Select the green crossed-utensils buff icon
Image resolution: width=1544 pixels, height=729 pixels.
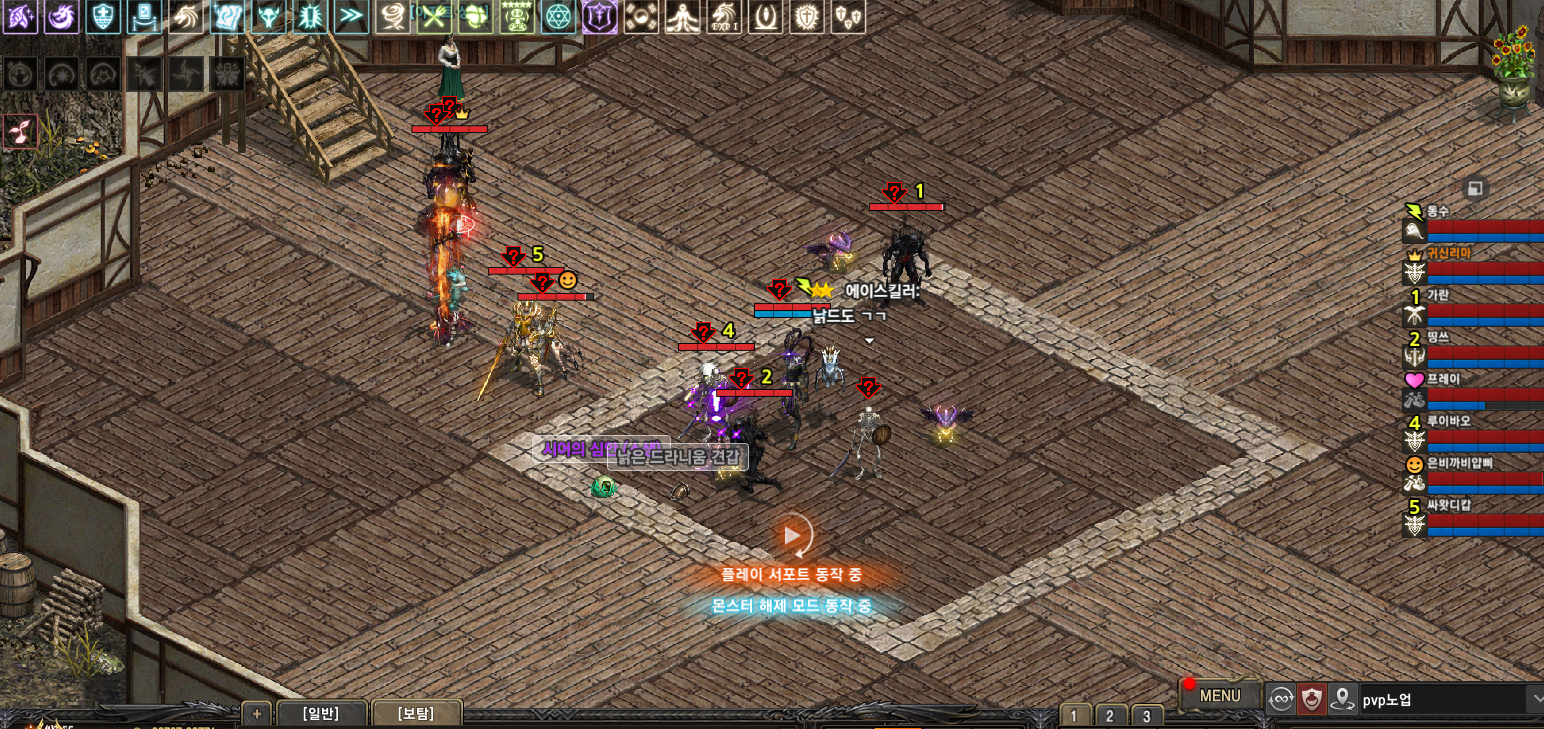pyautogui.click(x=436, y=17)
